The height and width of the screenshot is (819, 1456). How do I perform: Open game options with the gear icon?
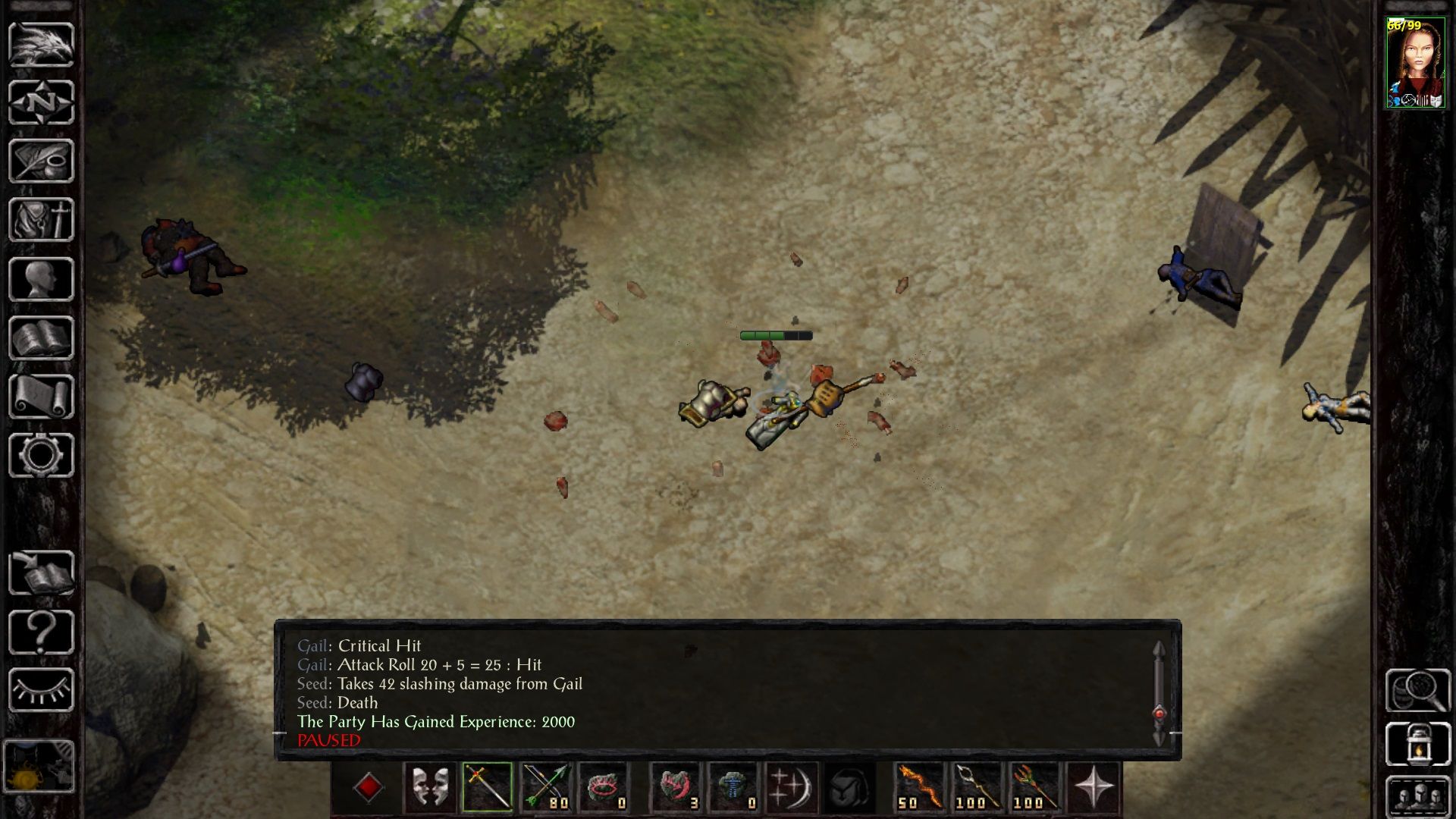pos(41,455)
